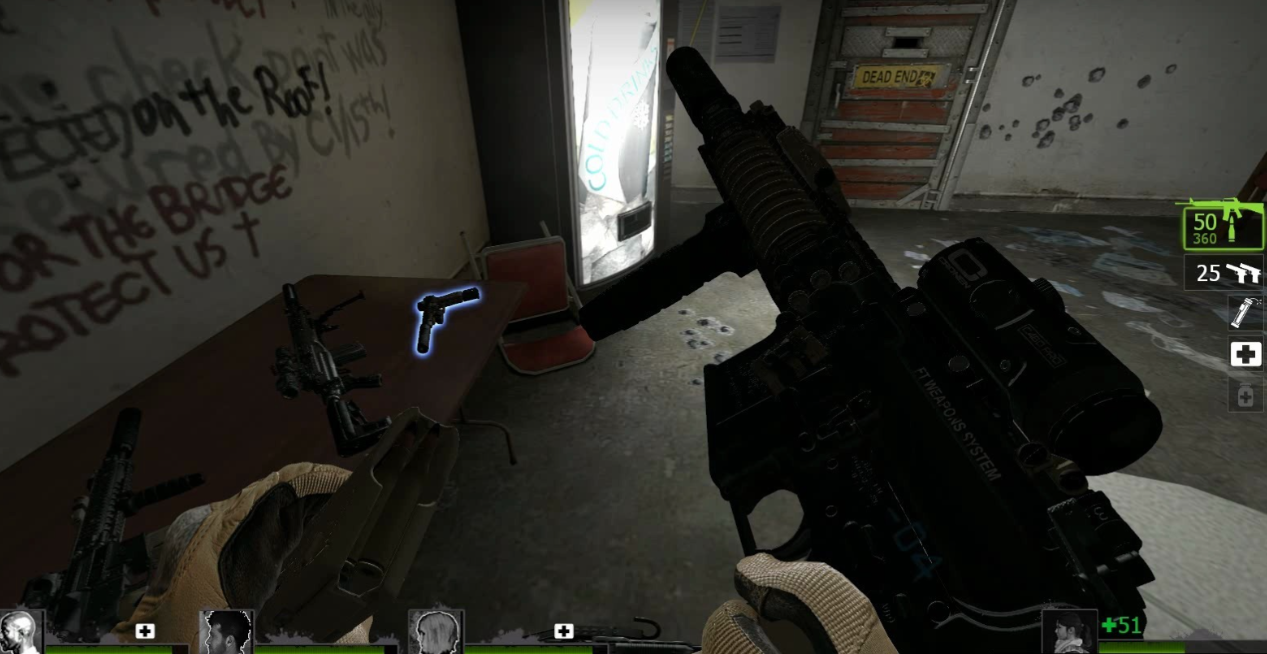This screenshot has height=654, width=1267.
Task: Choose the first aid kit slot
Action: (x=1245, y=355)
